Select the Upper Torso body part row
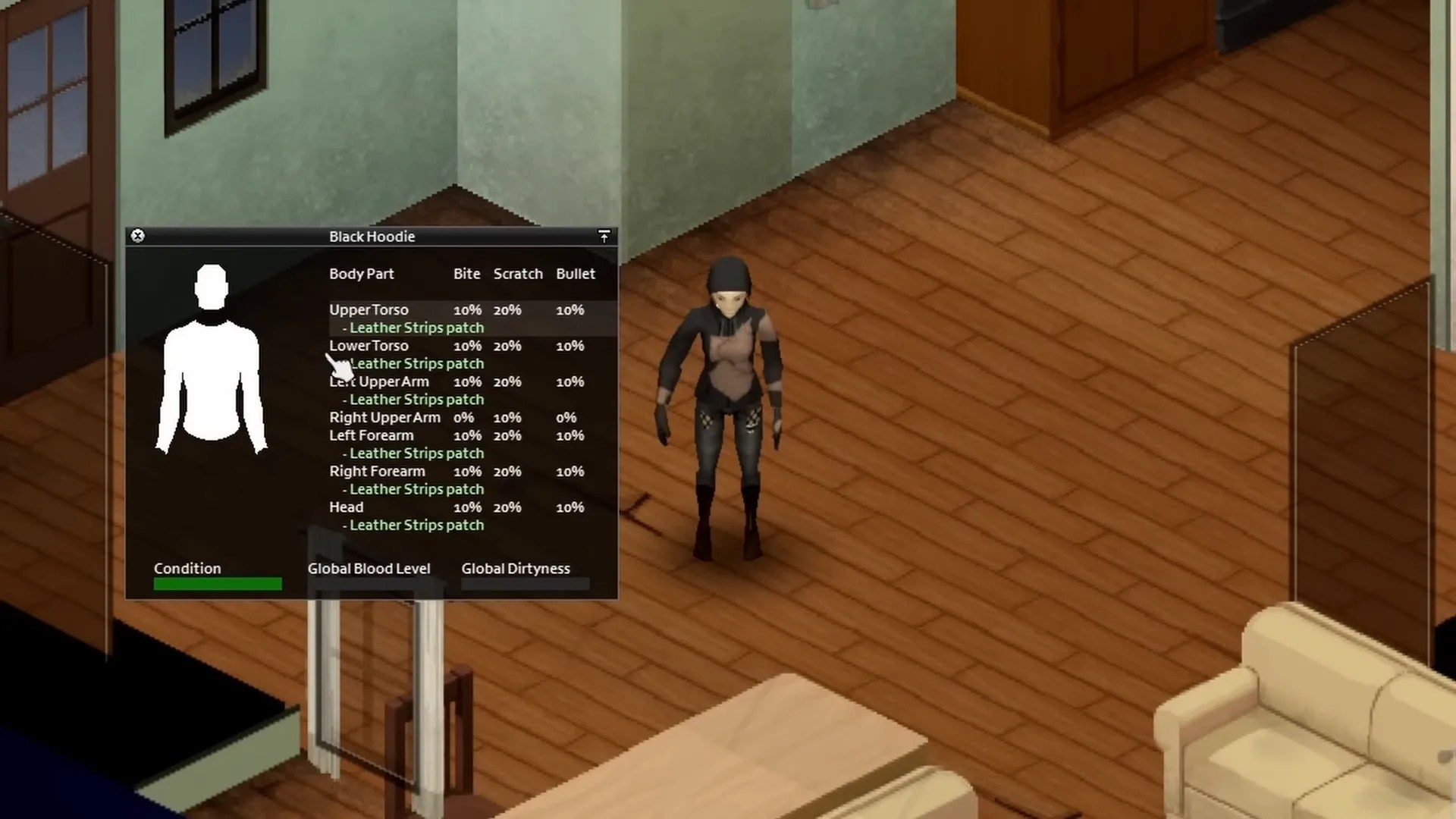 point(369,310)
